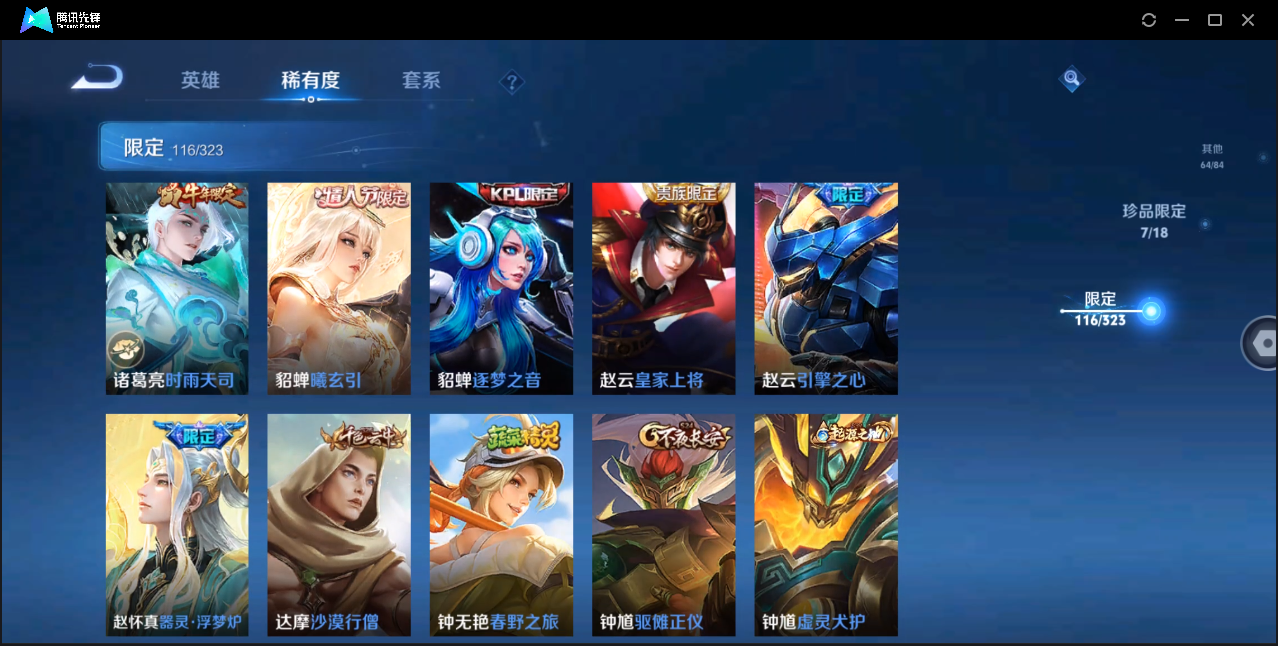Switch to the 英雄 tab
This screenshot has width=1278, height=646.
(200, 80)
